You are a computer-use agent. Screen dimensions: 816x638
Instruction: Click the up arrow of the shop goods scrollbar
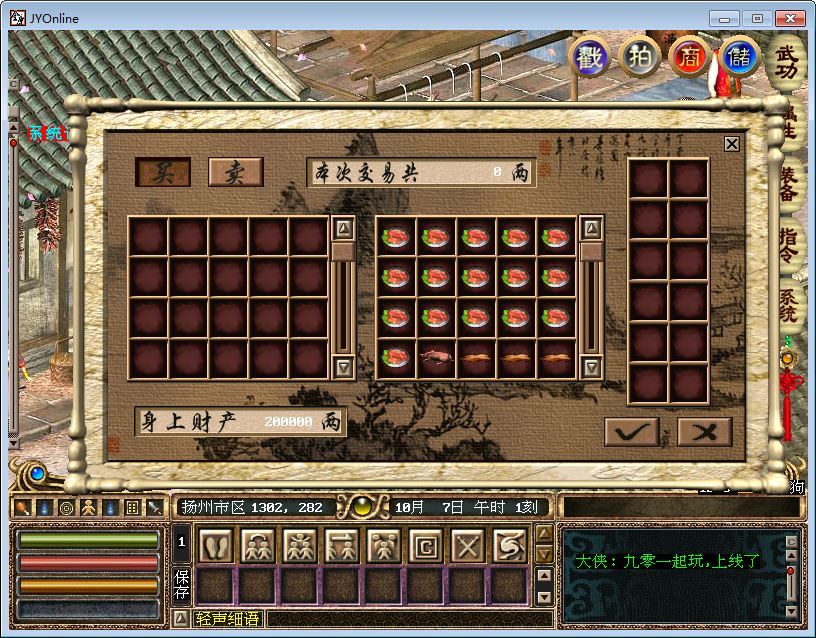point(591,228)
